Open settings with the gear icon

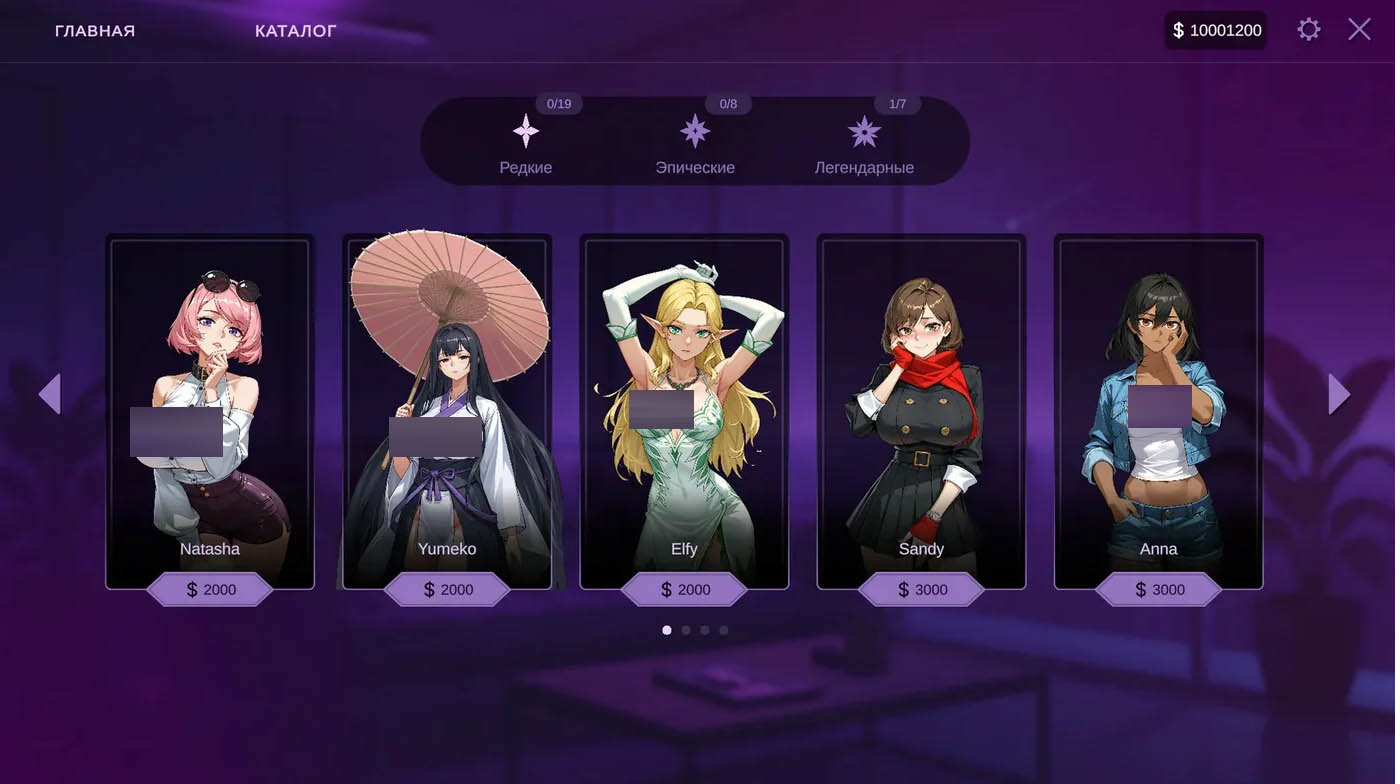click(1308, 30)
